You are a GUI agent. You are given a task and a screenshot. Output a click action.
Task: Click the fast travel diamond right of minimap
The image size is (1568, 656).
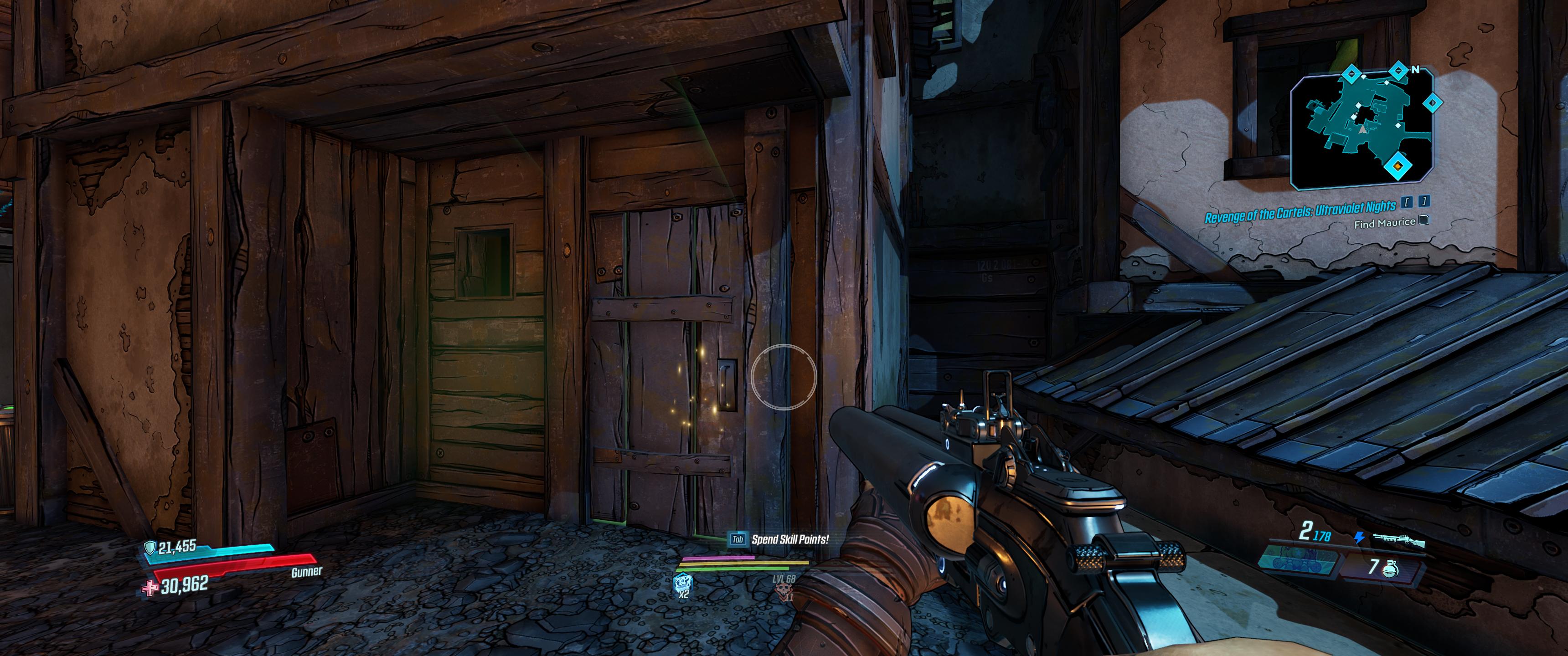click(1432, 103)
